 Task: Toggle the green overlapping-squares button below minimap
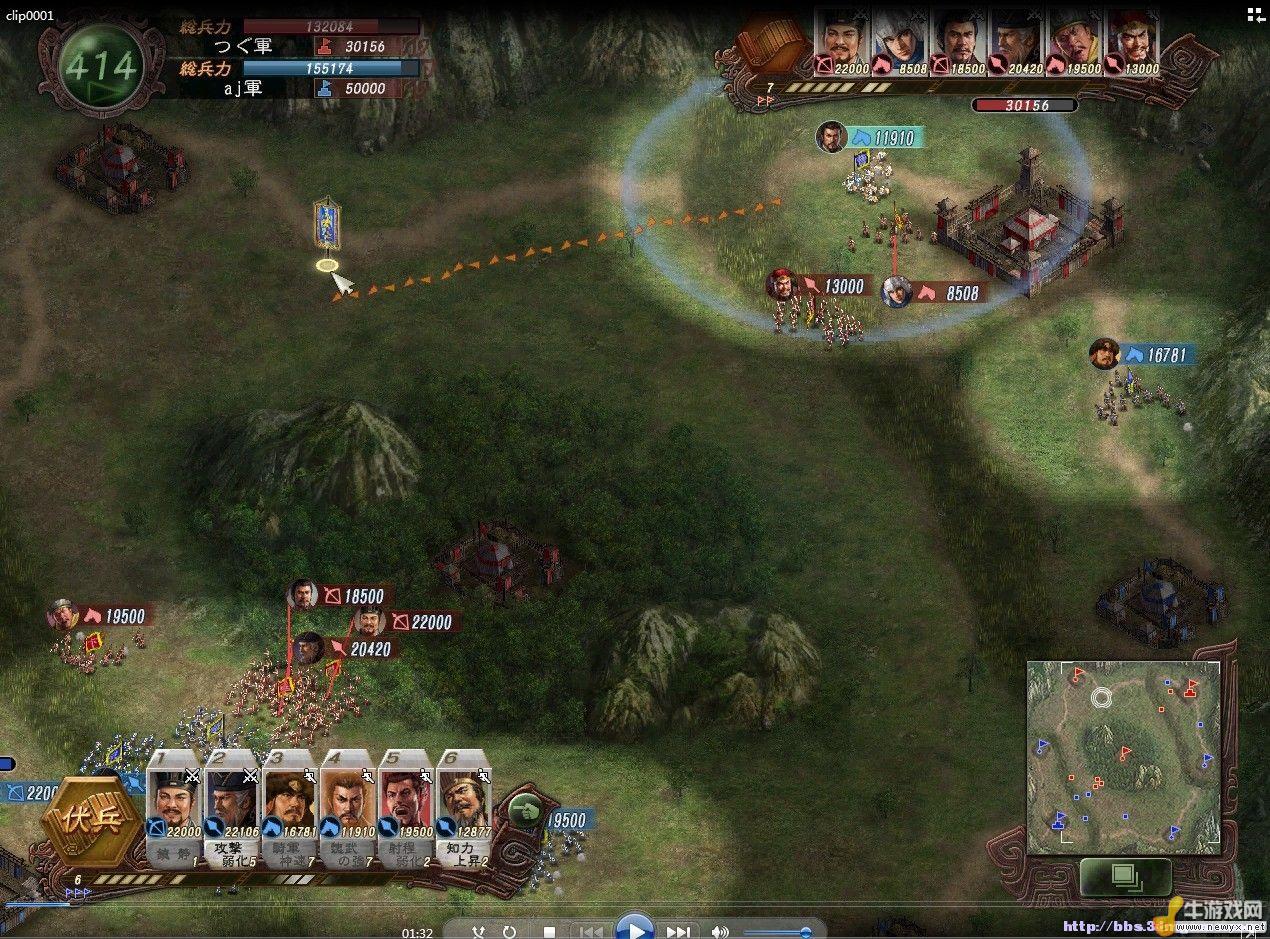[x=1125, y=877]
